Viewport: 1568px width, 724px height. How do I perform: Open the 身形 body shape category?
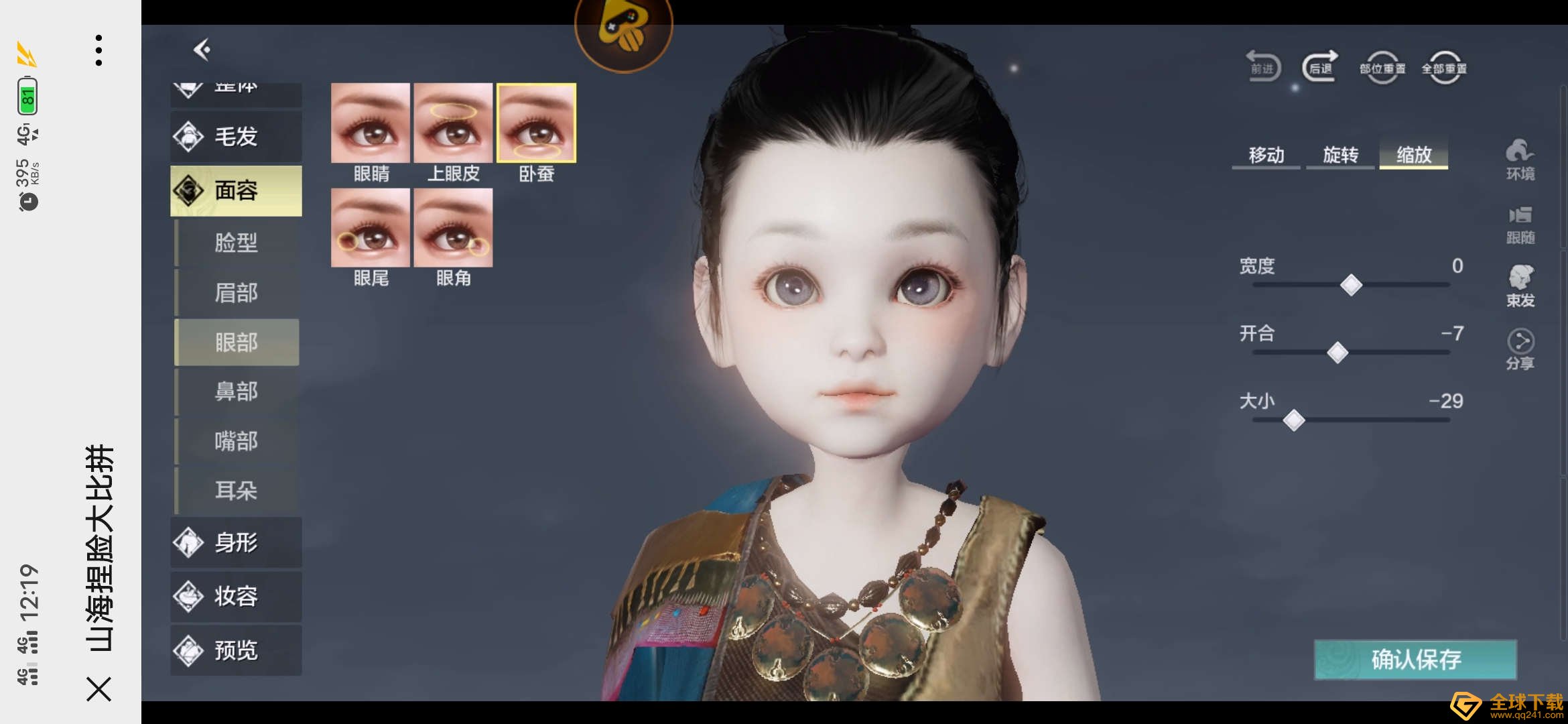tap(236, 542)
